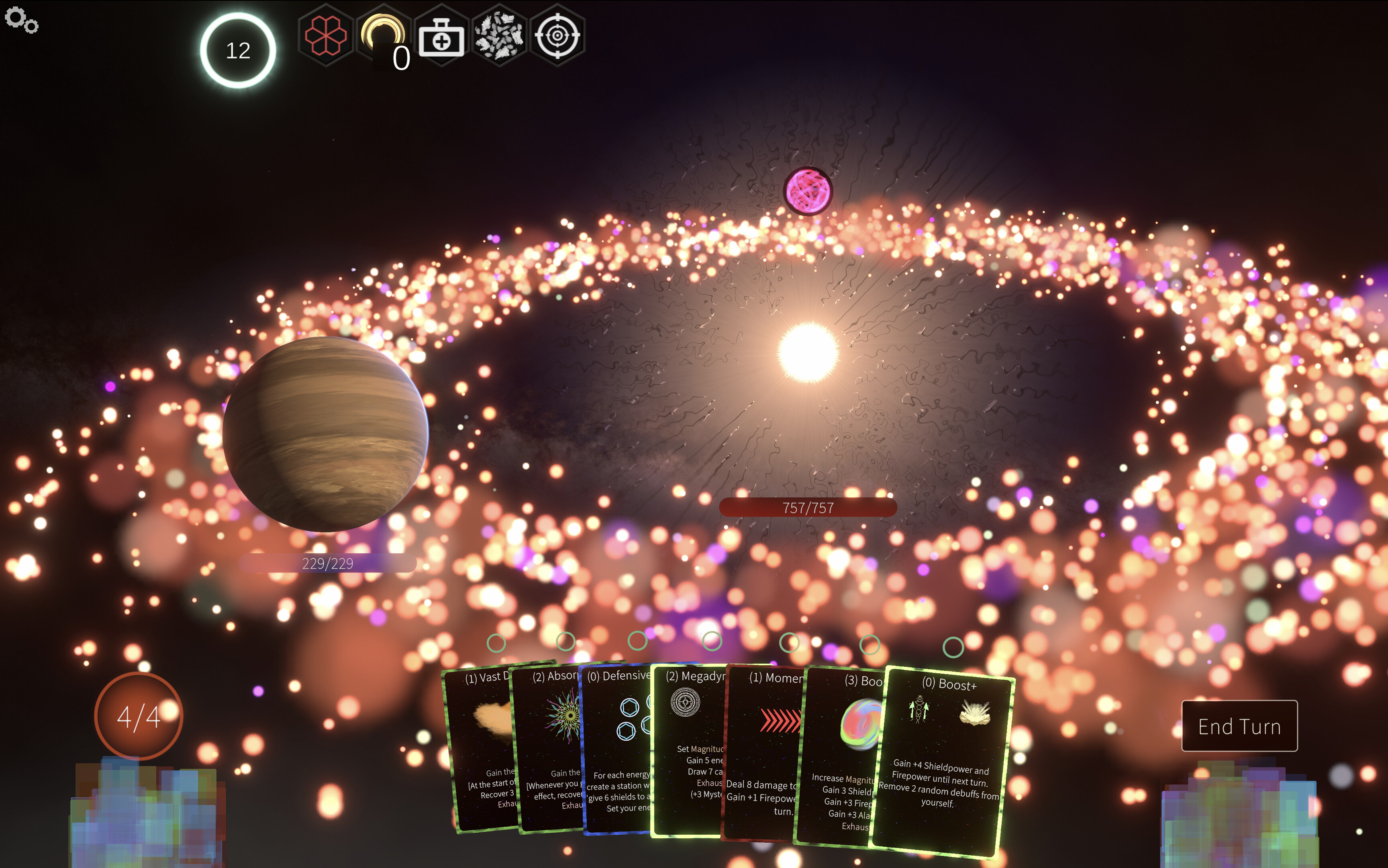Click the enemy health bar showing 757/757

click(x=808, y=507)
